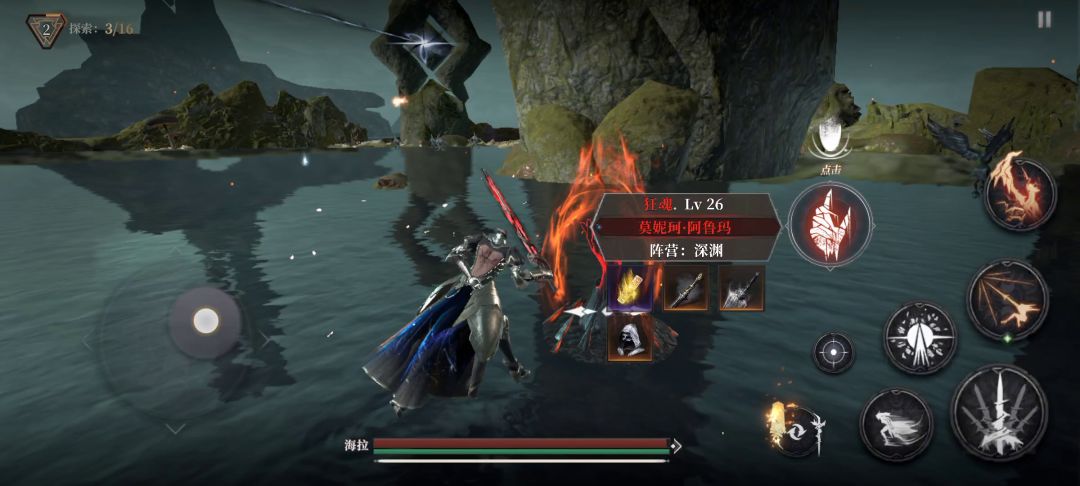This screenshot has width=1080, height=486.
Task: Toggle the crosshair target lock button
Action: [x=833, y=352]
